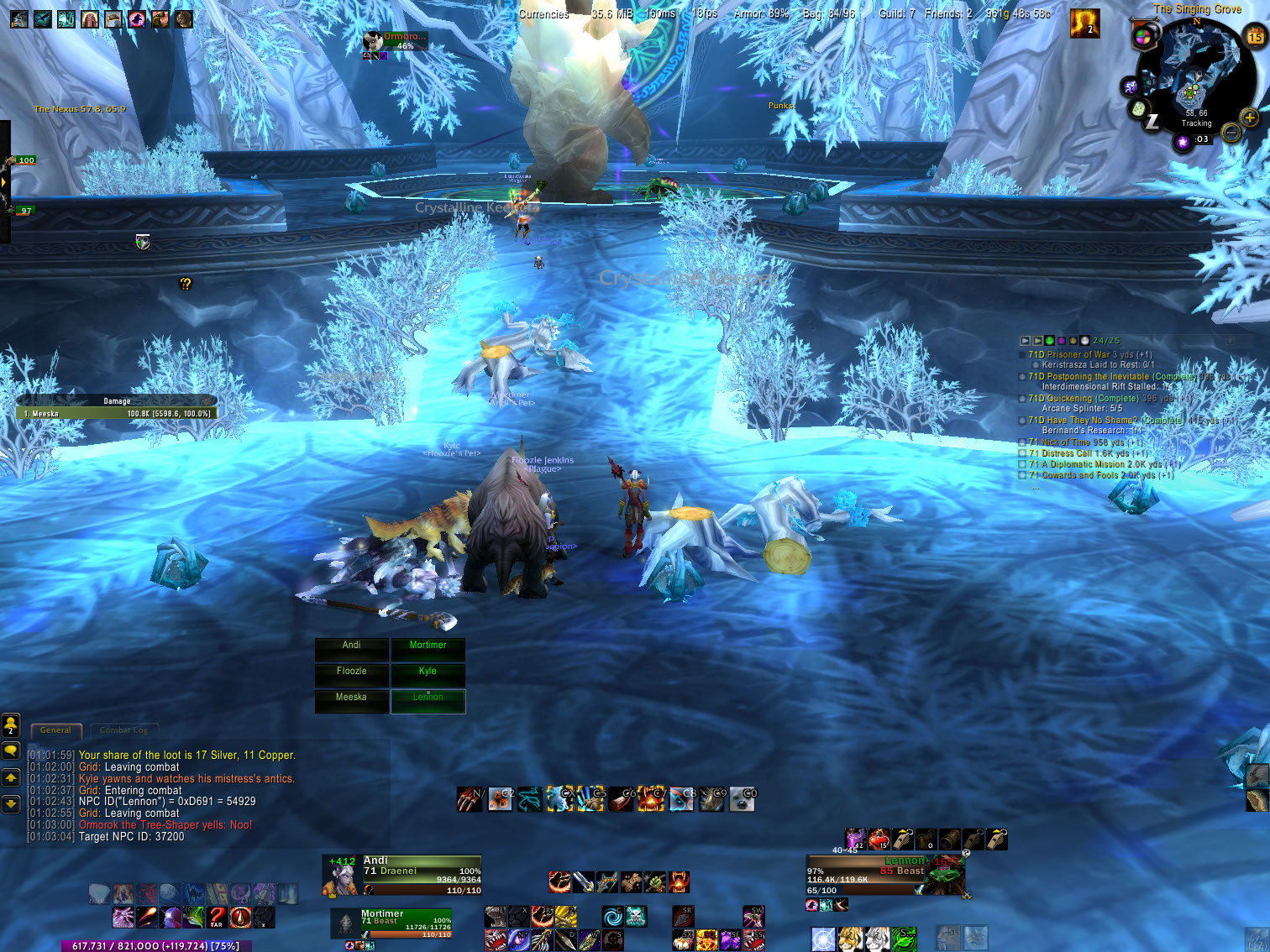Zoom out on the minimap
The height and width of the screenshot is (952, 1270).
(1231, 133)
